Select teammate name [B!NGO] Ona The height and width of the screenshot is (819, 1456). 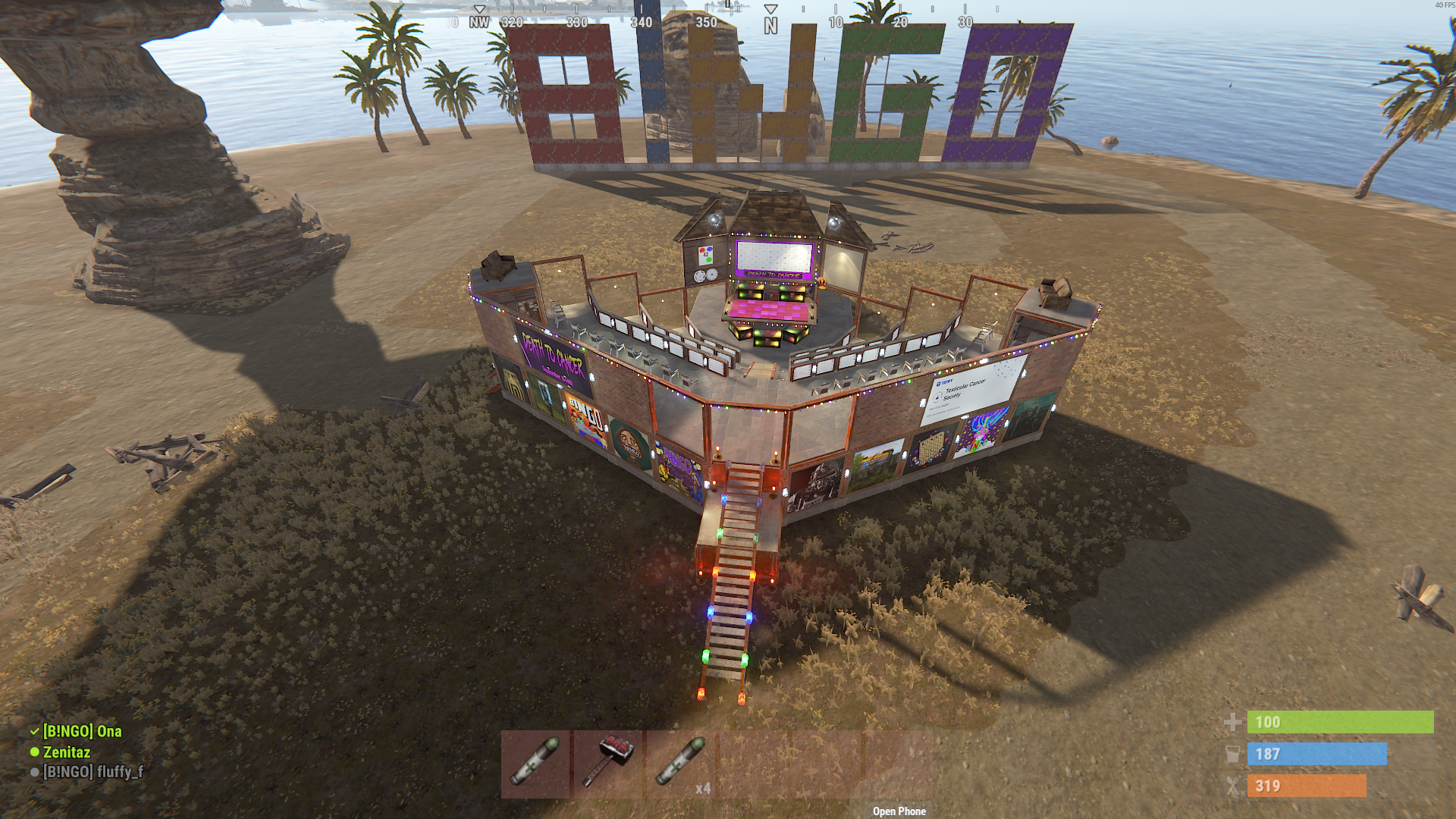pyautogui.click(x=81, y=732)
